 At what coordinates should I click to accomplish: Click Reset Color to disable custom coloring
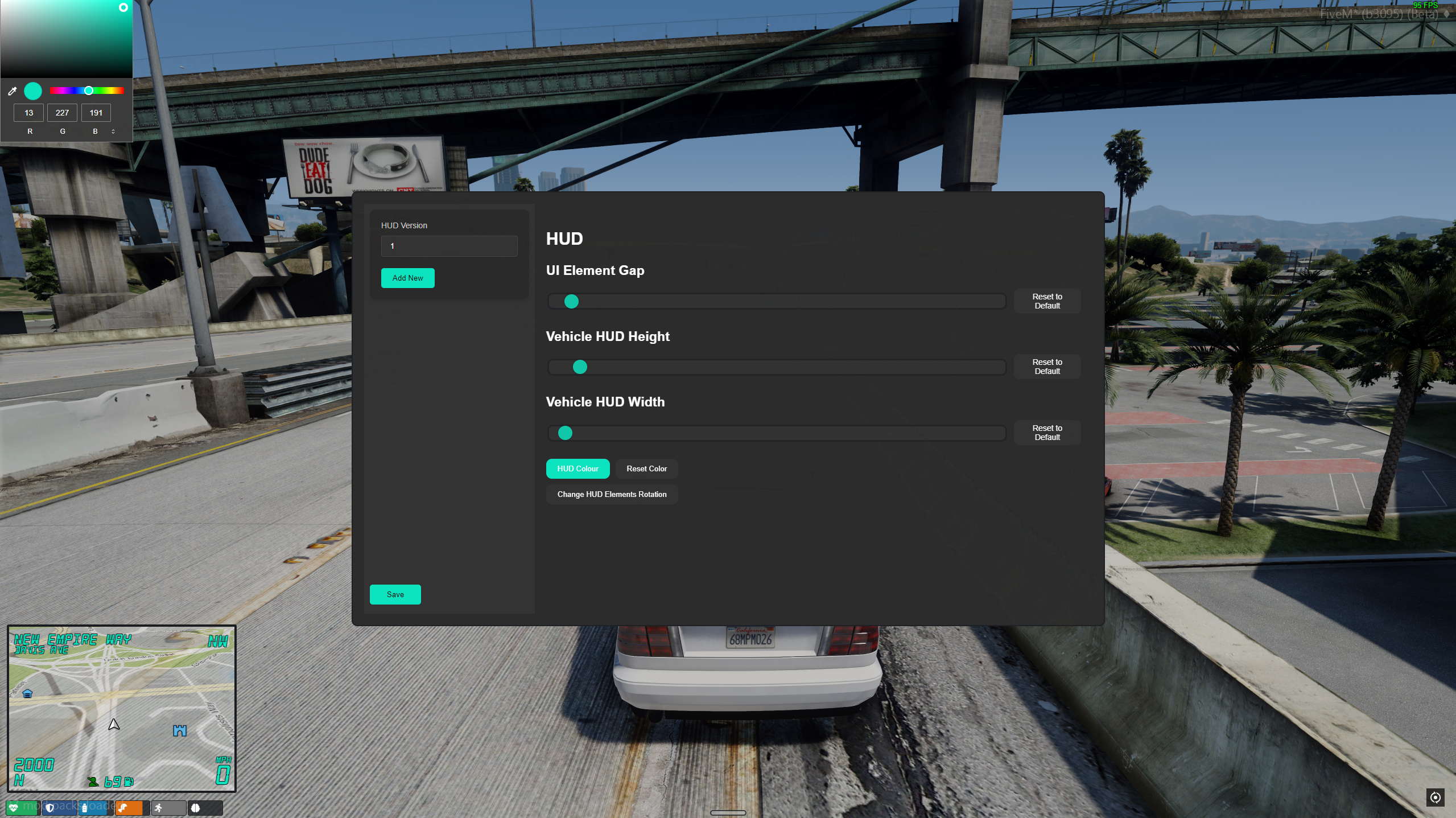[x=646, y=468]
